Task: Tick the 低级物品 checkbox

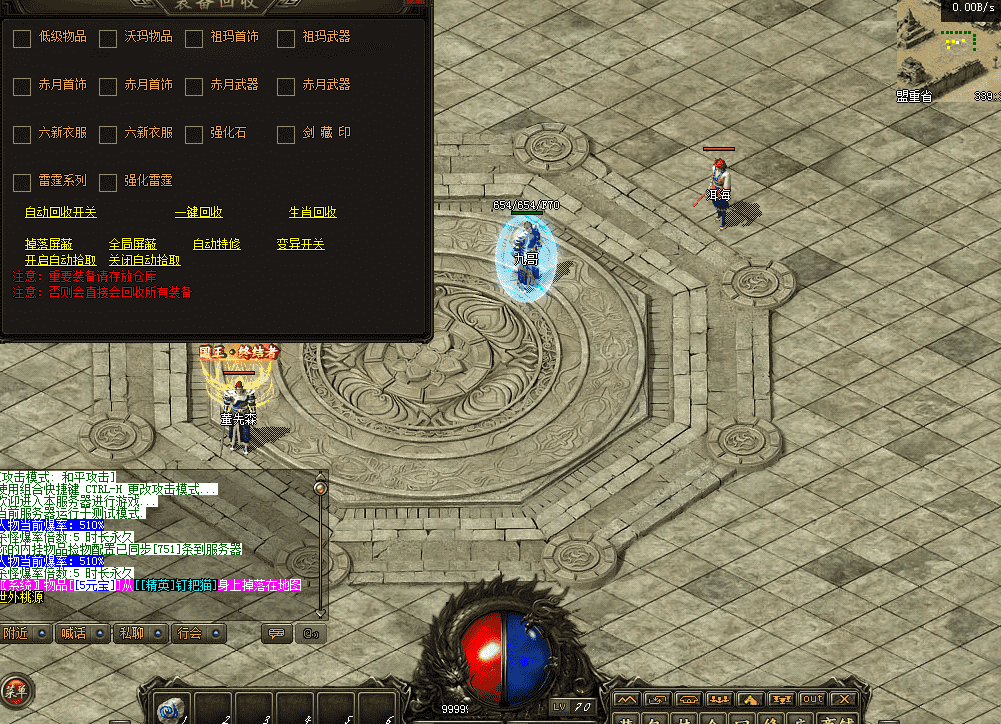Action: coord(22,39)
